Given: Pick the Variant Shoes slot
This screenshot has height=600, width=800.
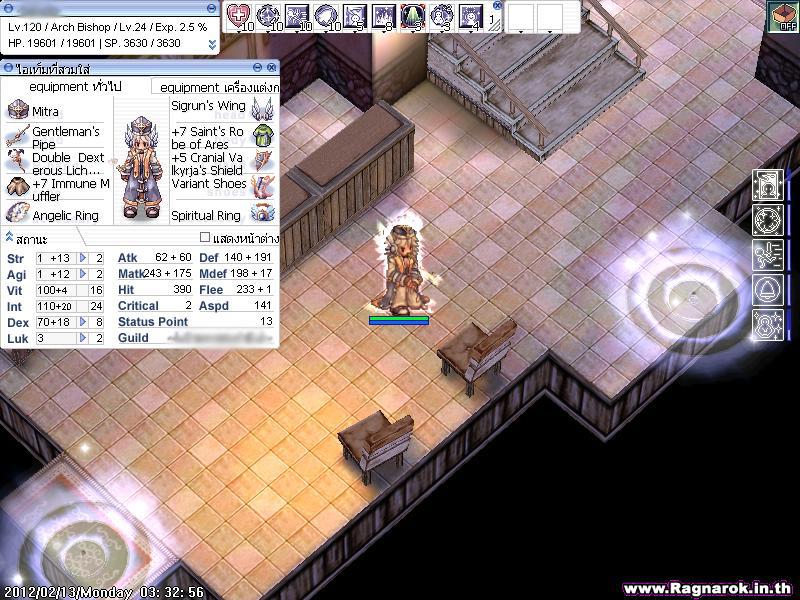Looking at the screenshot, I should [x=262, y=186].
